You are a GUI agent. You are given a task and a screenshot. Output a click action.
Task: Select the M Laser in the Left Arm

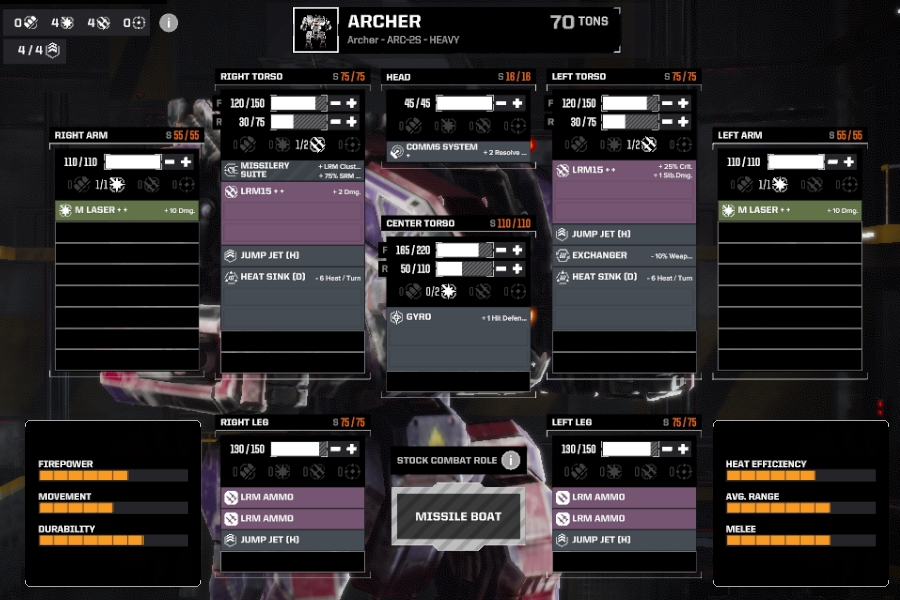pyautogui.click(x=790, y=210)
